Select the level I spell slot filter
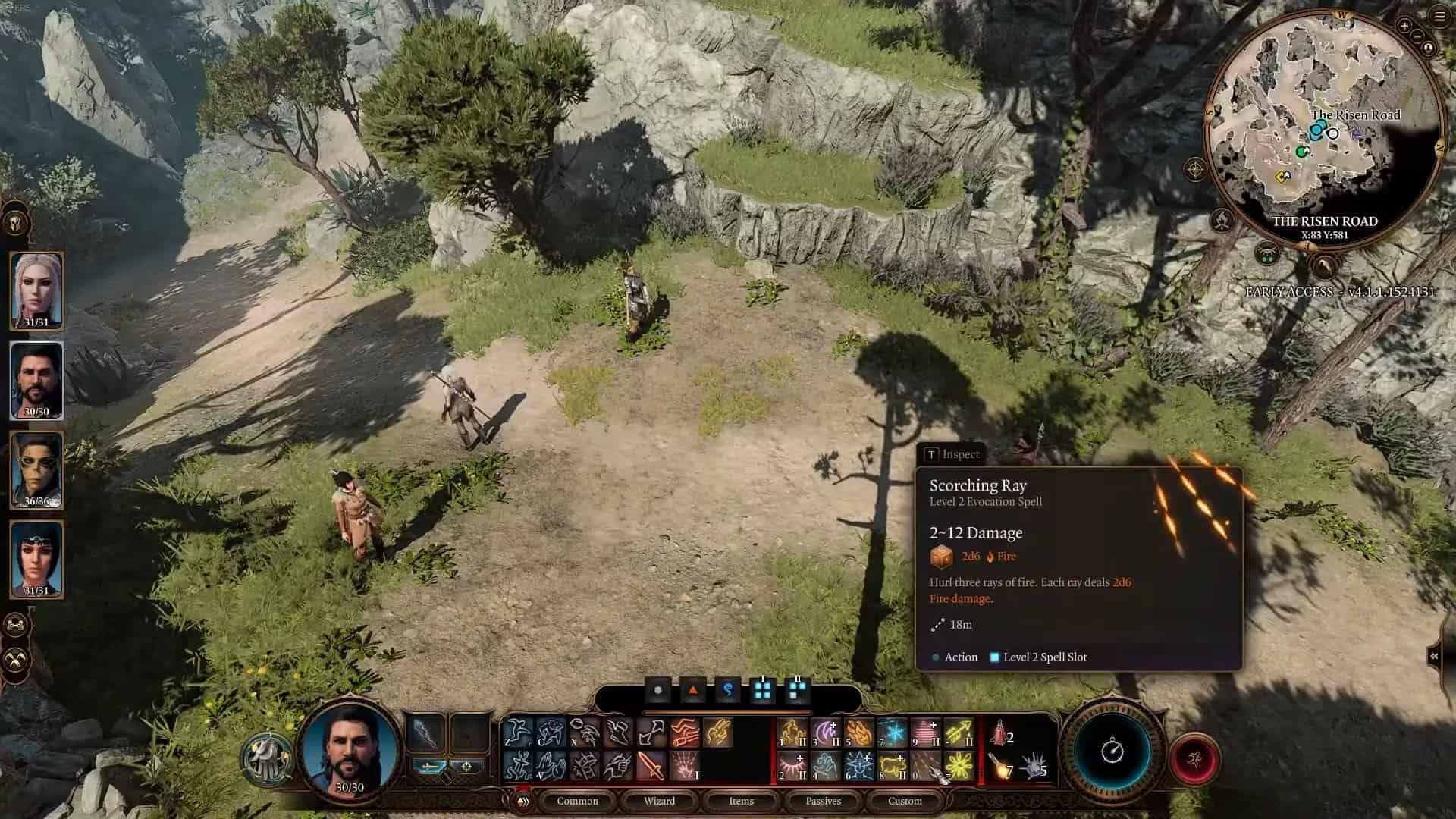Viewport: 1456px width, 819px height. (x=762, y=689)
